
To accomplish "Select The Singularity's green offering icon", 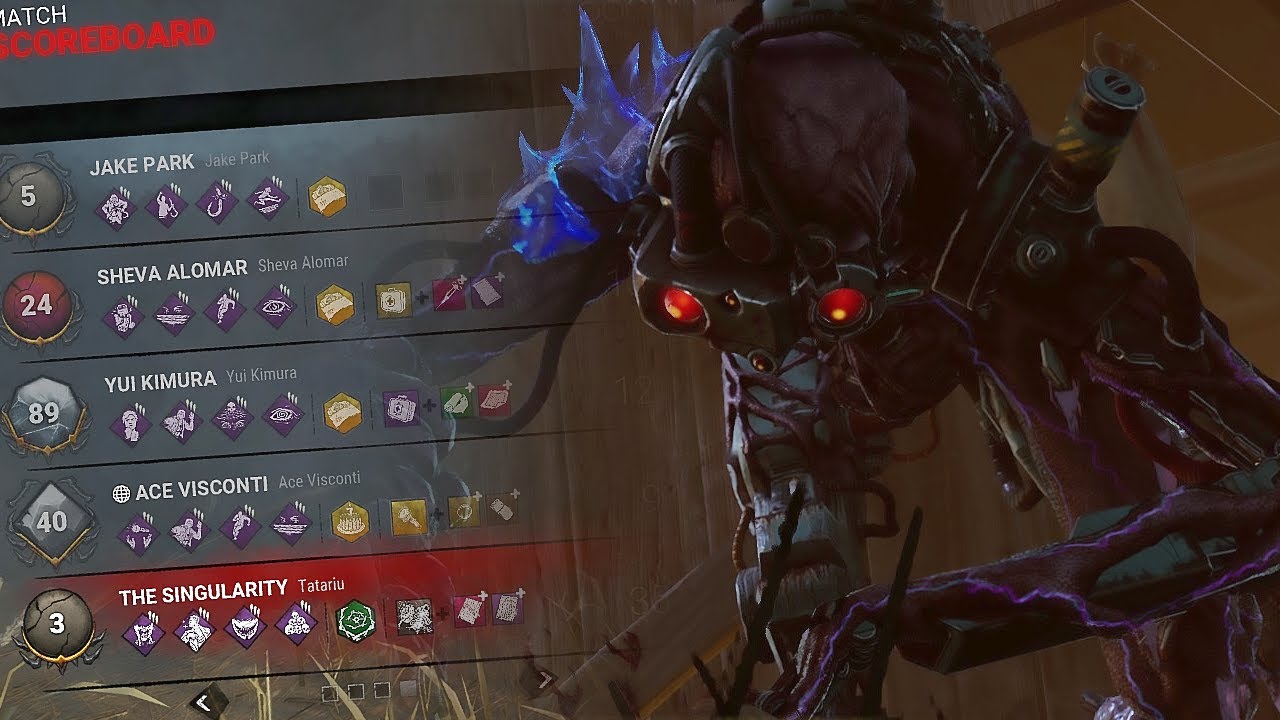I will [x=355, y=622].
